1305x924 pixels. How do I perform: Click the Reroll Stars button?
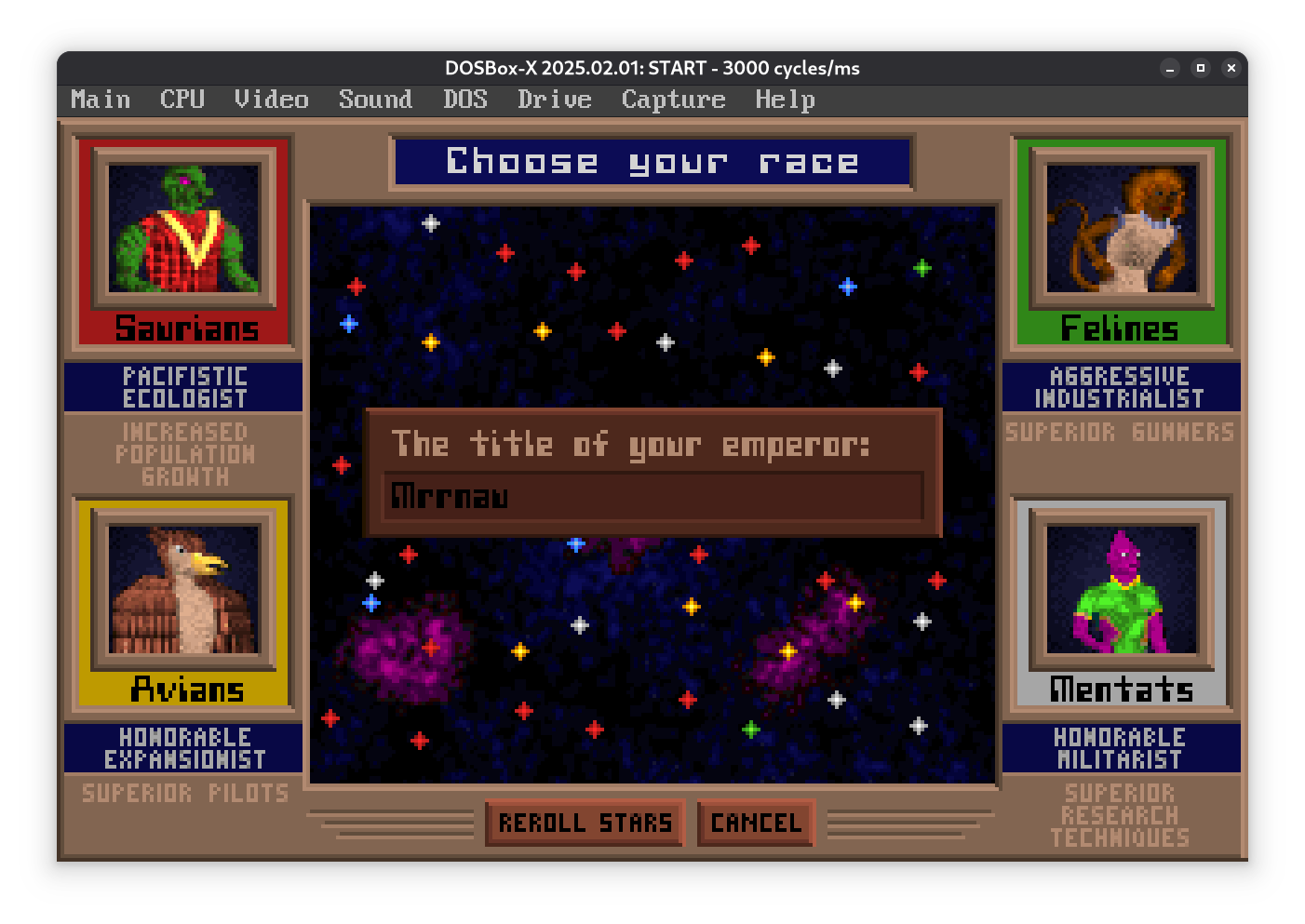pyautogui.click(x=585, y=823)
